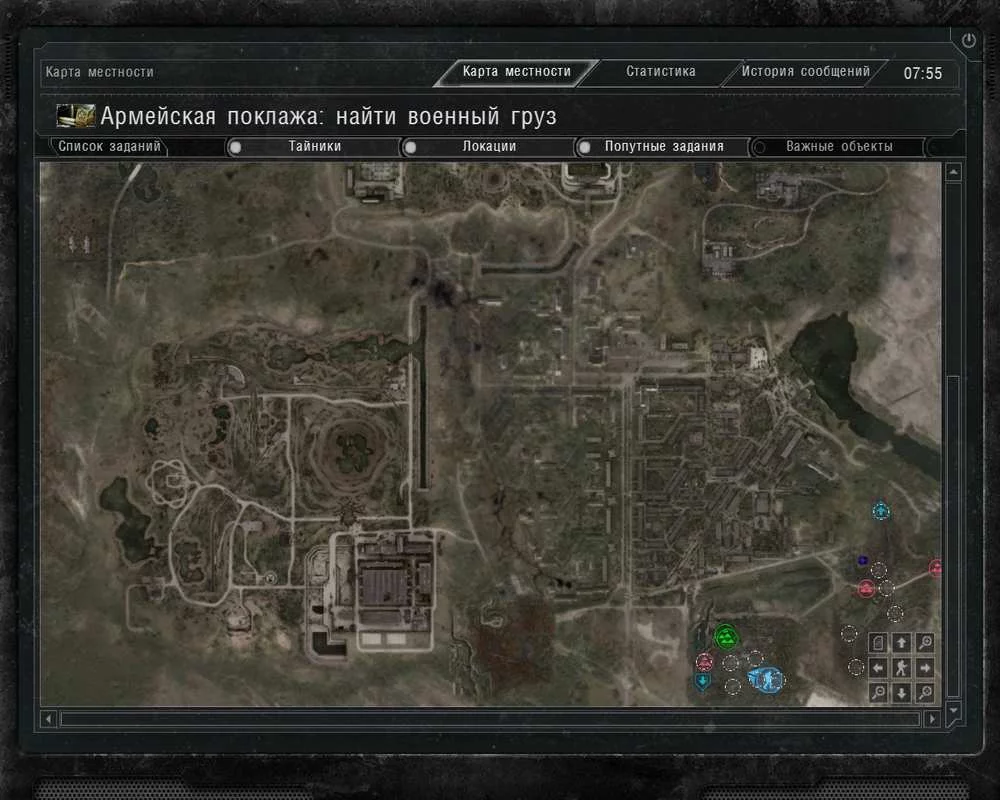This screenshot has height=800, width=1000.
Task: Pan the map down with the arrow button
Action: (901, 692)
